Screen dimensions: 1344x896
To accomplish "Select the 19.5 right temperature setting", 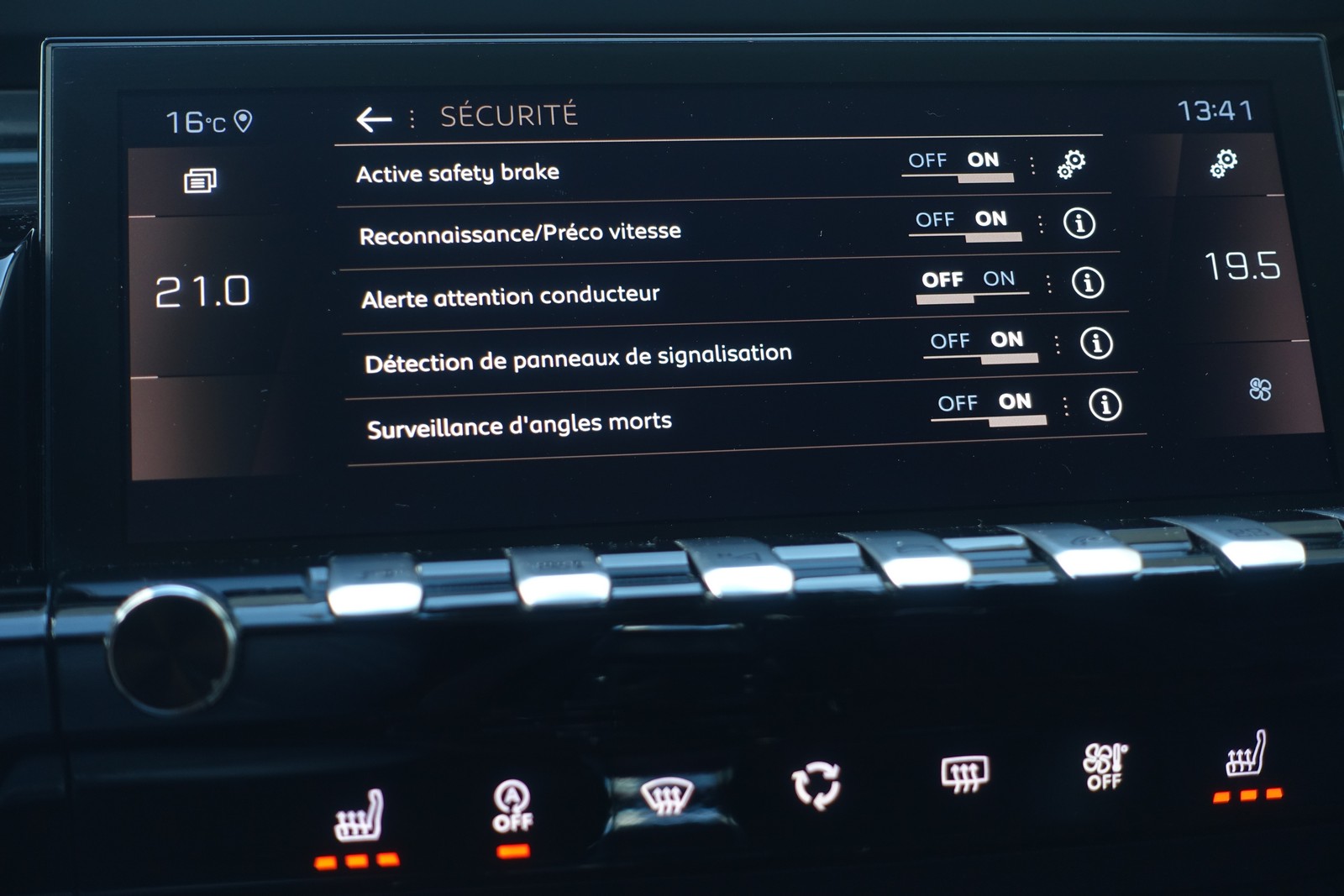I will click(1242, 267).
